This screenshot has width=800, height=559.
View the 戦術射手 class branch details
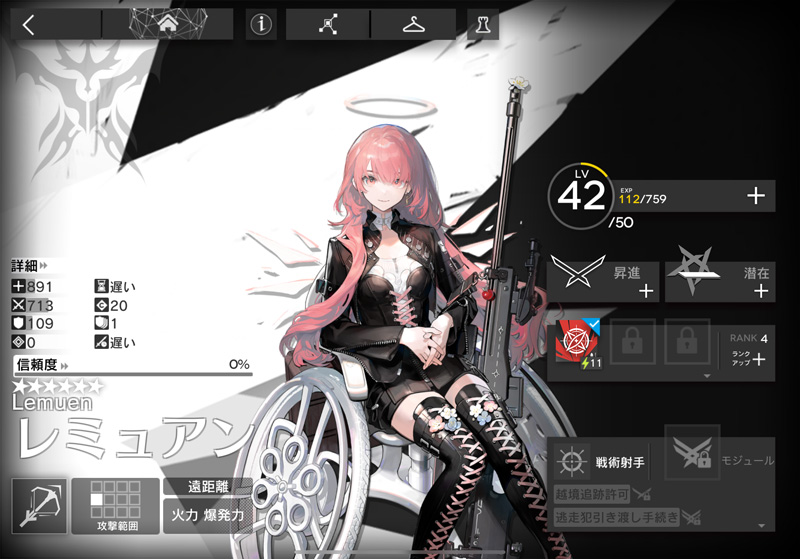click(x=602, y=462)
